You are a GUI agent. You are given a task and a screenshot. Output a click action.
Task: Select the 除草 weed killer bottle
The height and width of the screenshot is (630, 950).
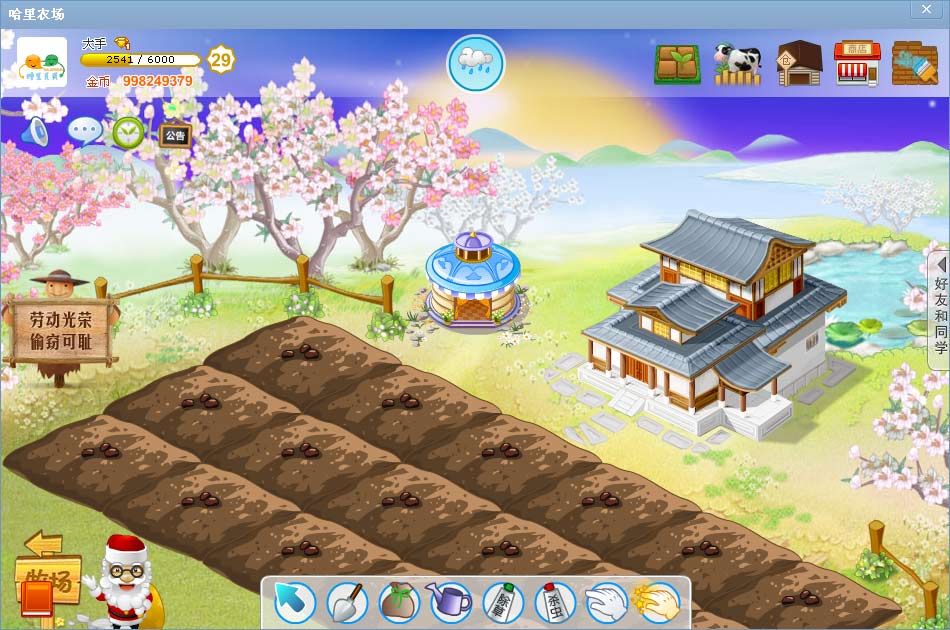502,602
